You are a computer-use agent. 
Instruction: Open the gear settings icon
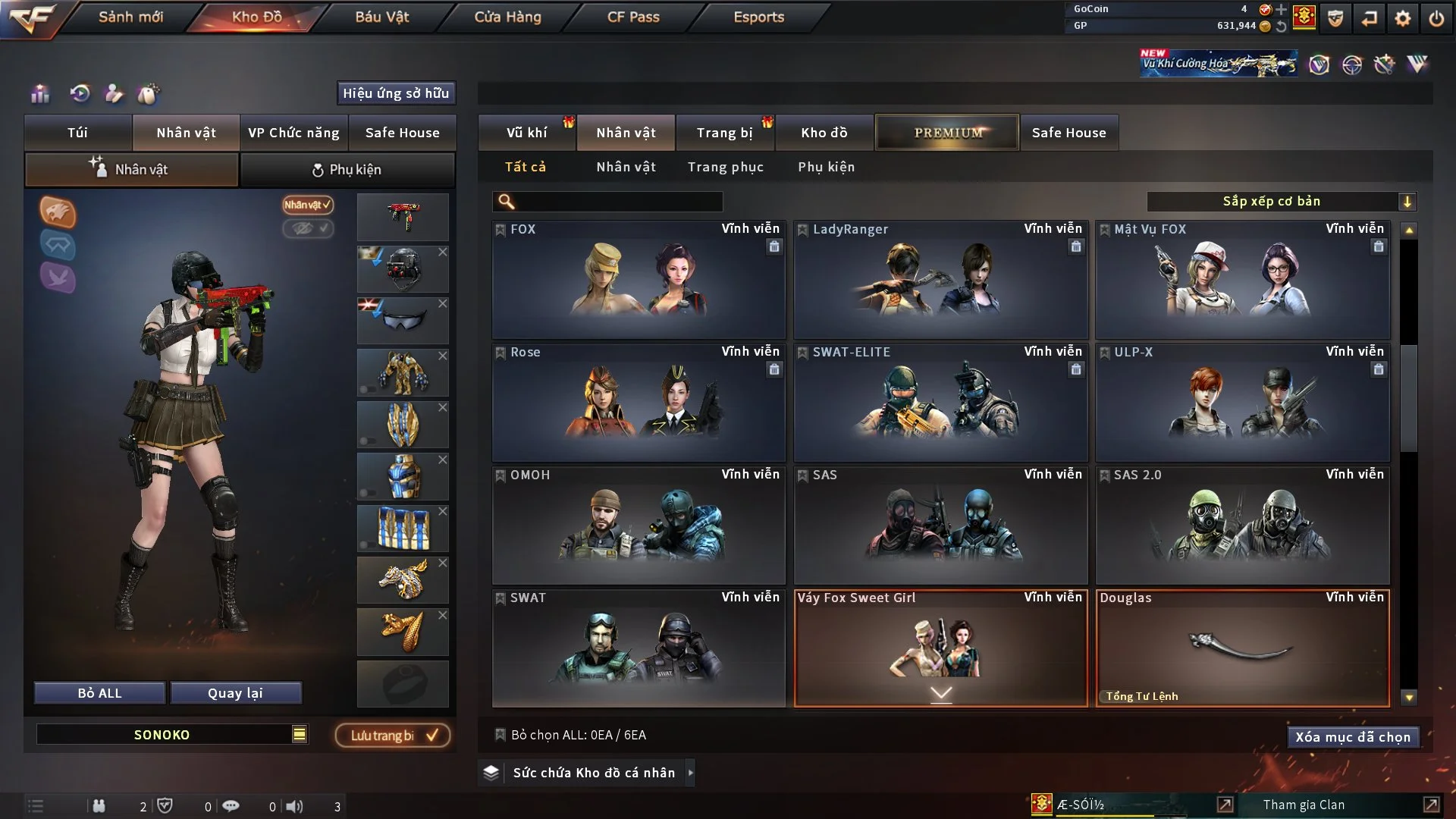click(1402, 18)
